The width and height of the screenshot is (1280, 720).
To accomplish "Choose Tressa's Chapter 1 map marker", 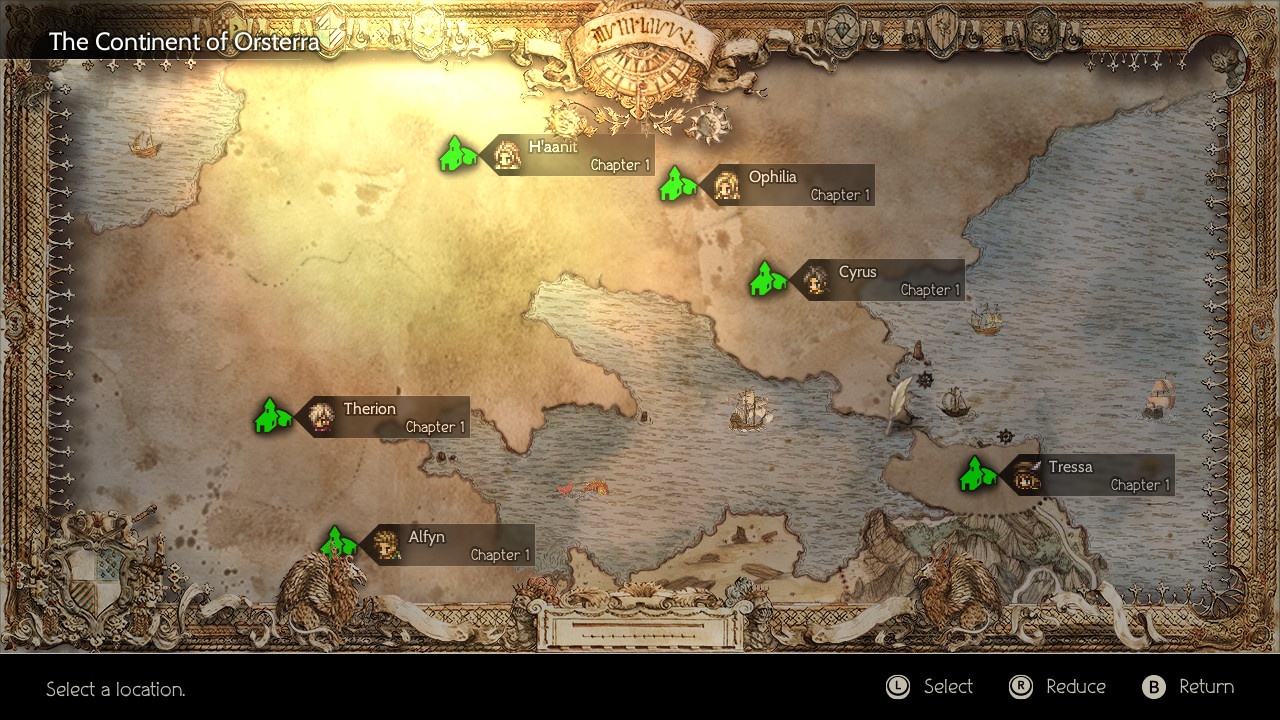I will click(977, 474).
